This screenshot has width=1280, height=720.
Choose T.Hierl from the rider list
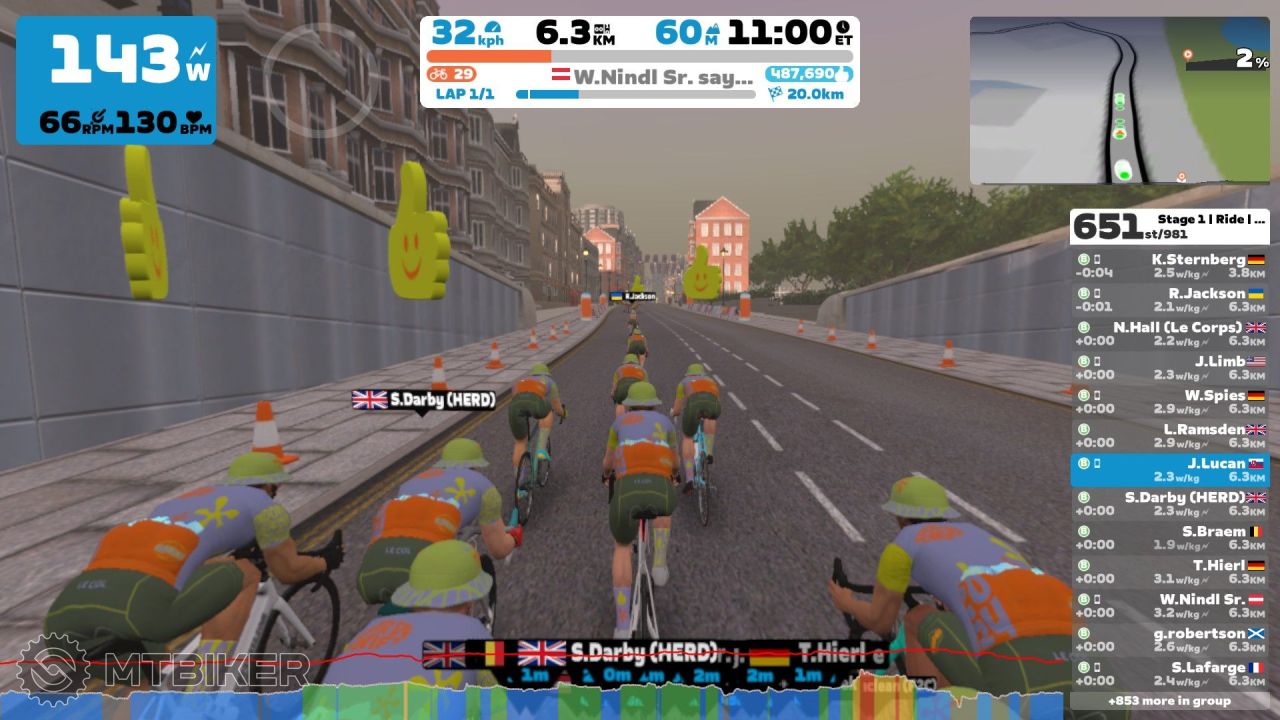1169,572
